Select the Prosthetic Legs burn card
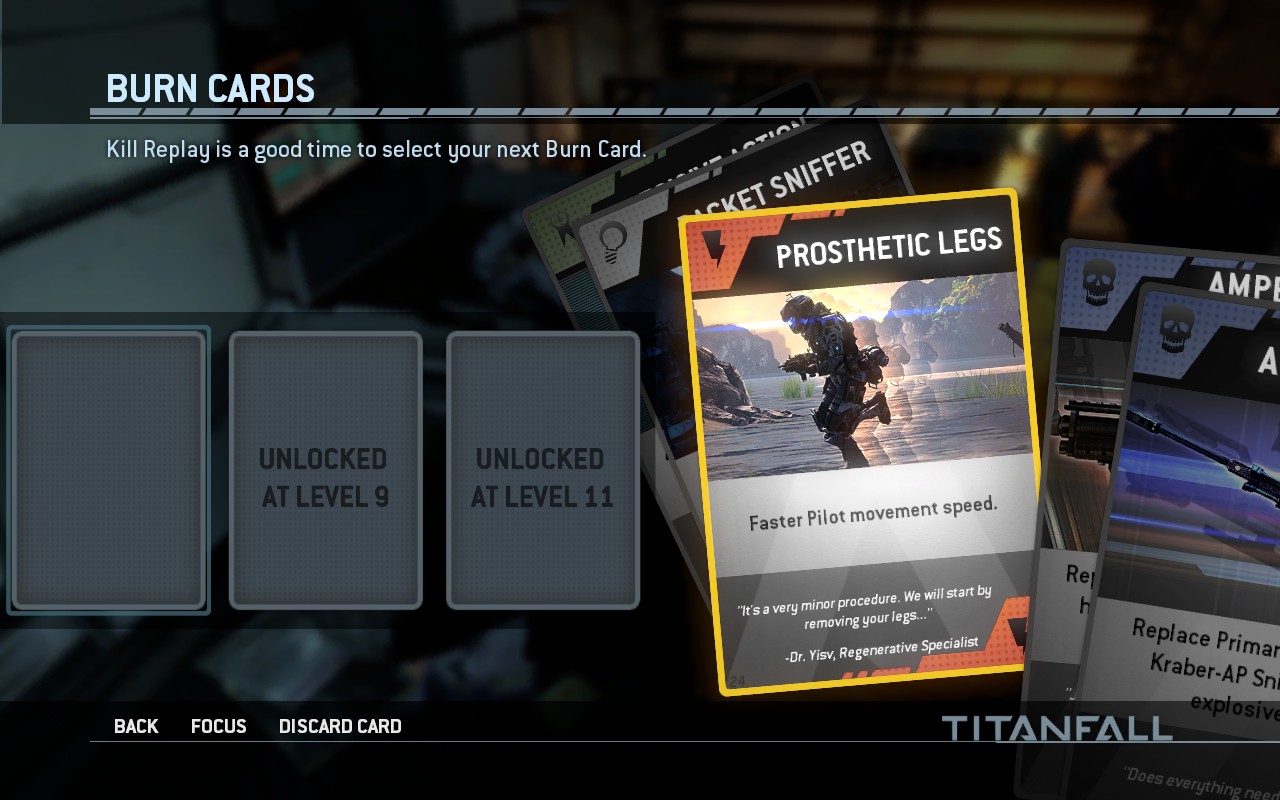 tap(860, 440)
